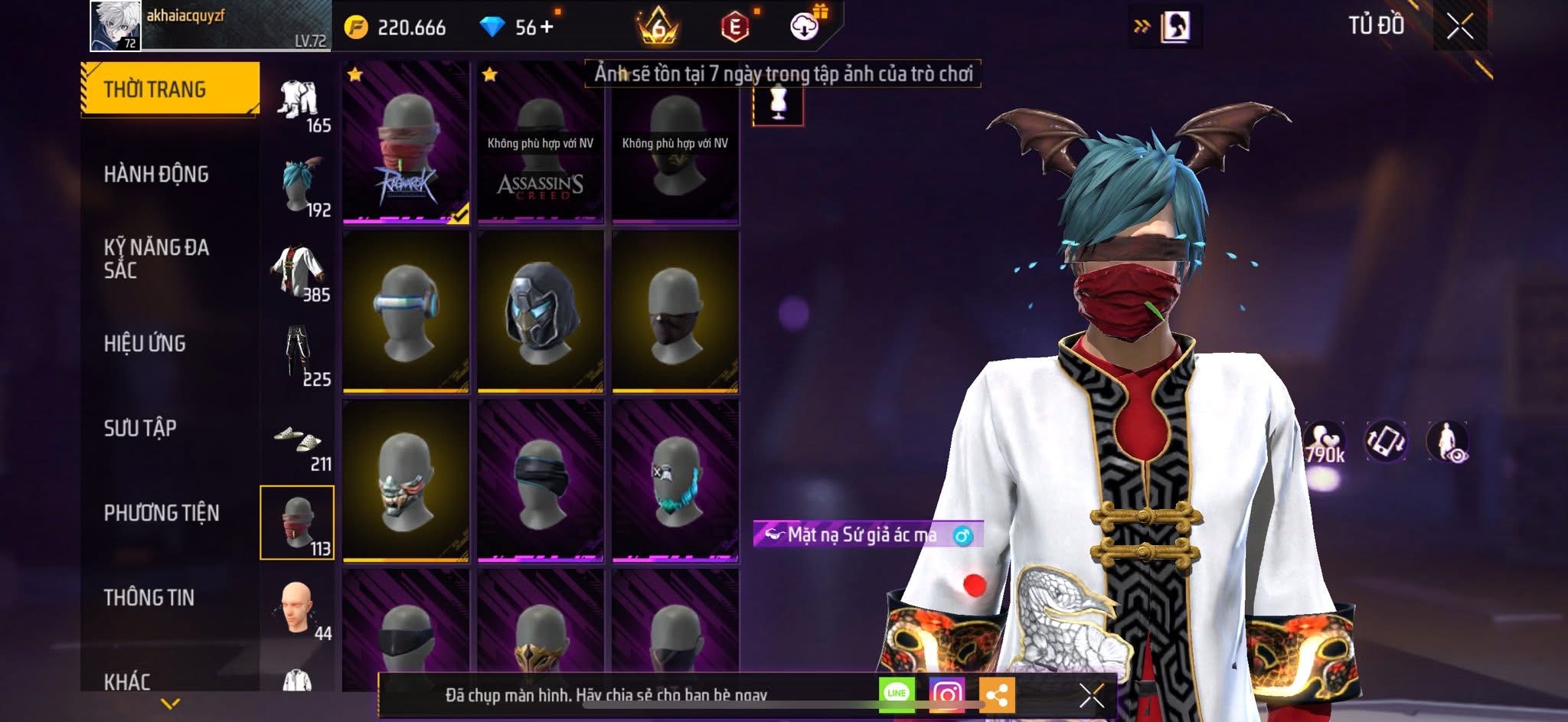Viewport: 1568px width, 722px height.
Task: Equip the glowing blue visor headset
Action: (x=406, y=312)
